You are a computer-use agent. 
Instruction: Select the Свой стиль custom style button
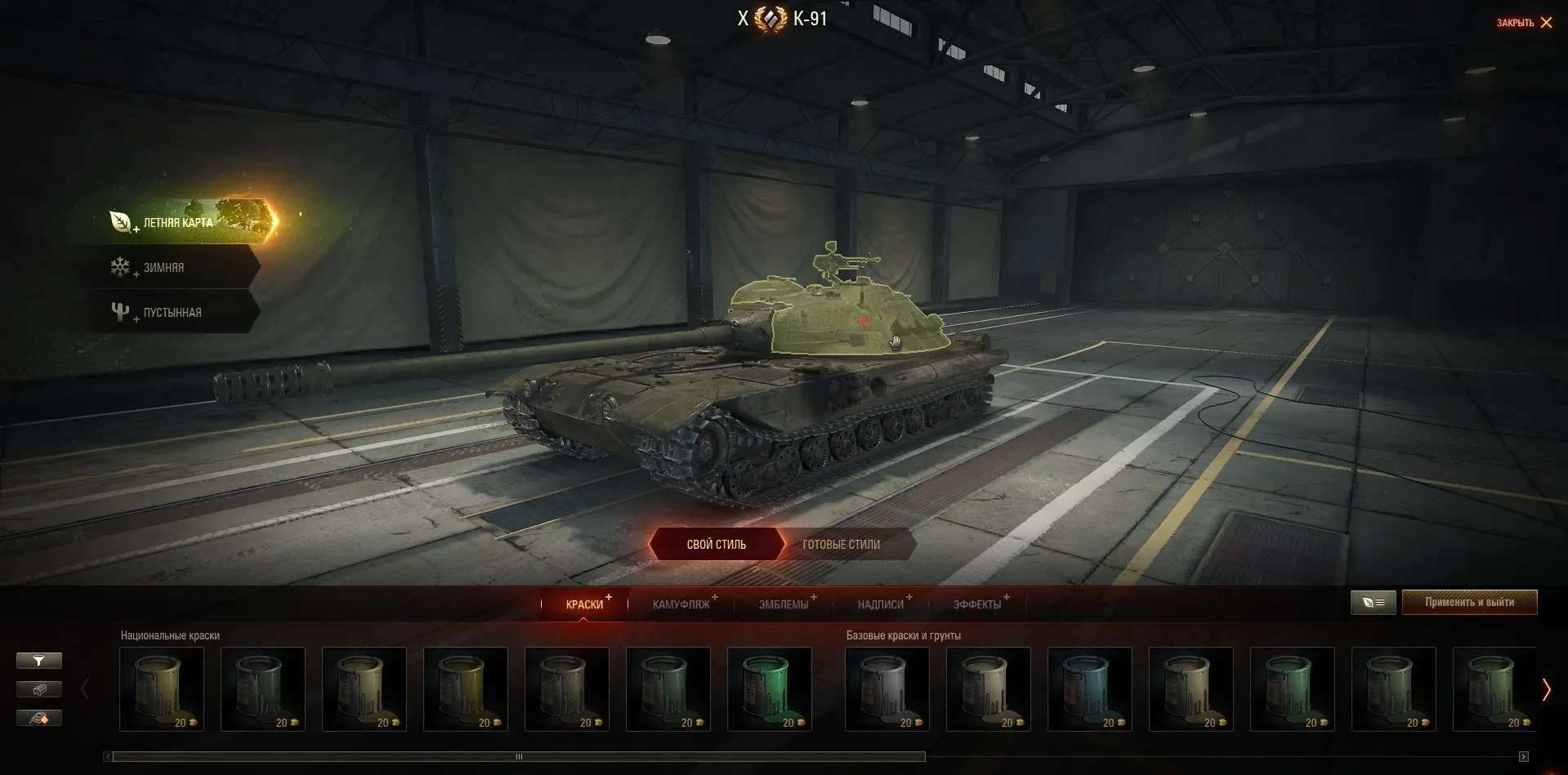click(x=716, y=545)
